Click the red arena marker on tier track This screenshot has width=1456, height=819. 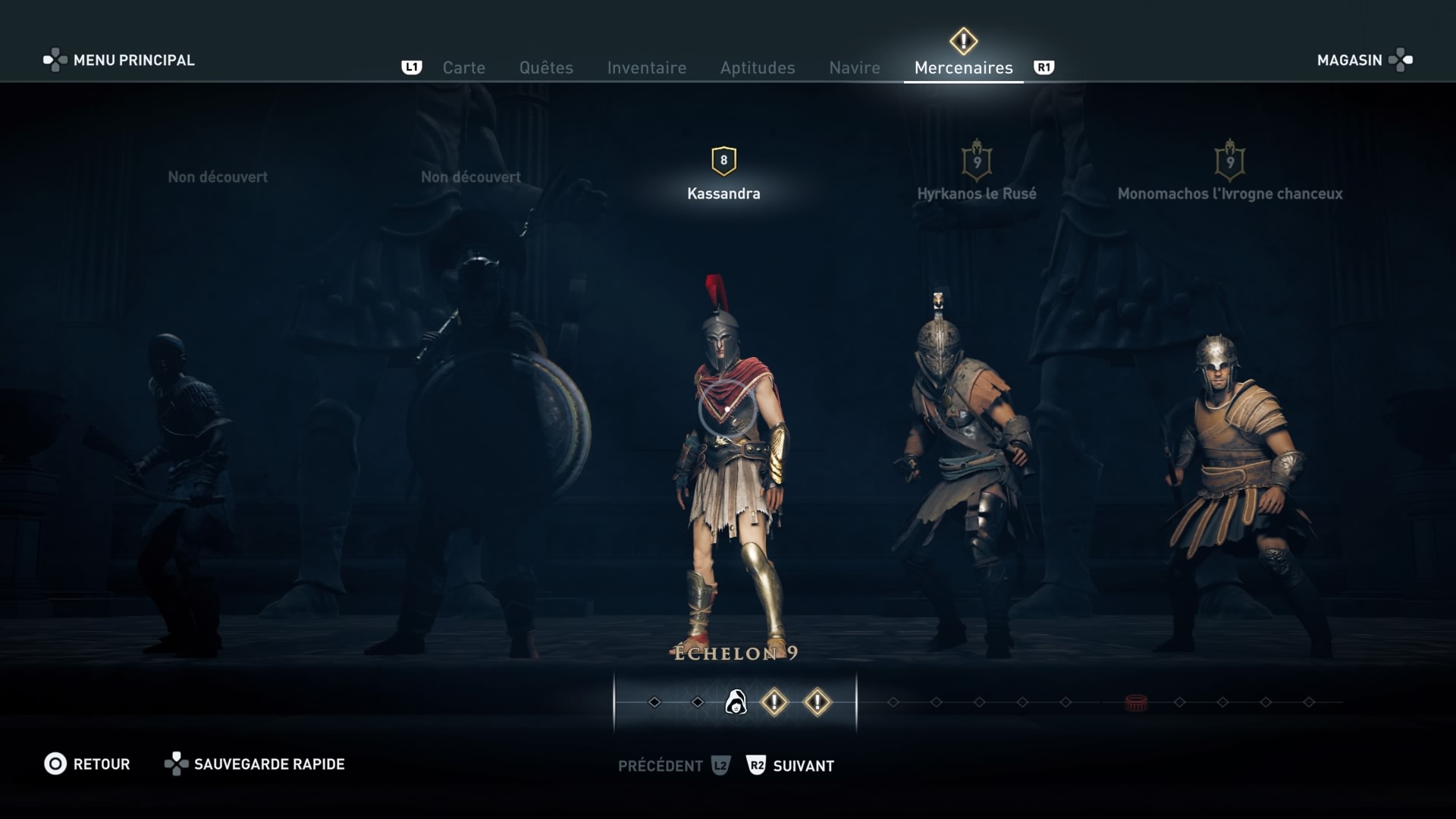pyautogui.click(x=1135, y=703)
